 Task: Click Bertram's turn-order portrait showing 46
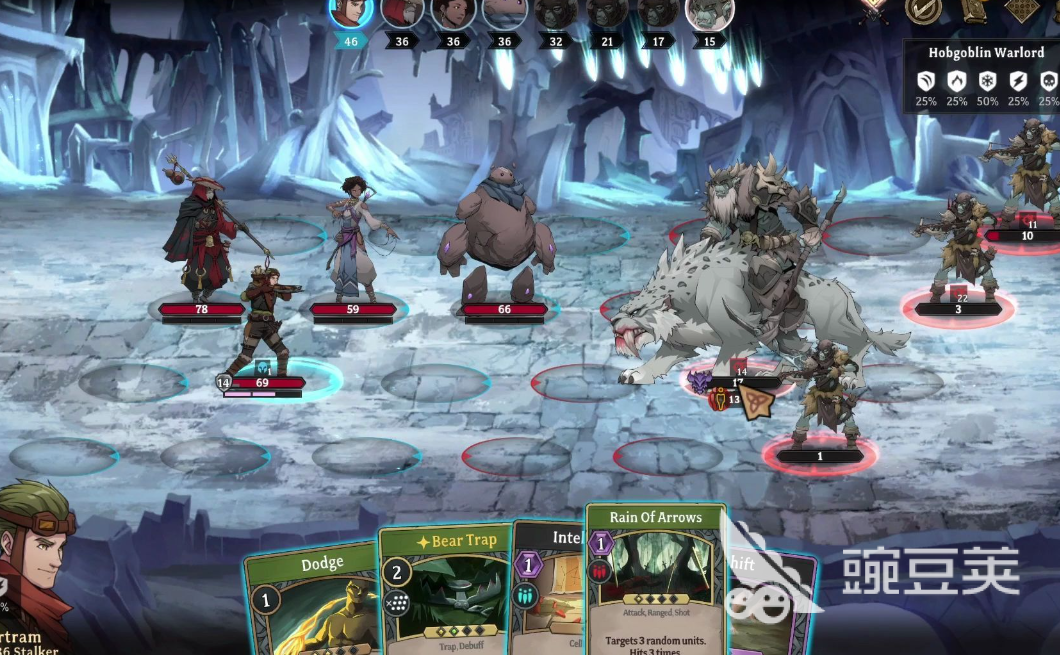[x=351, y=13]
